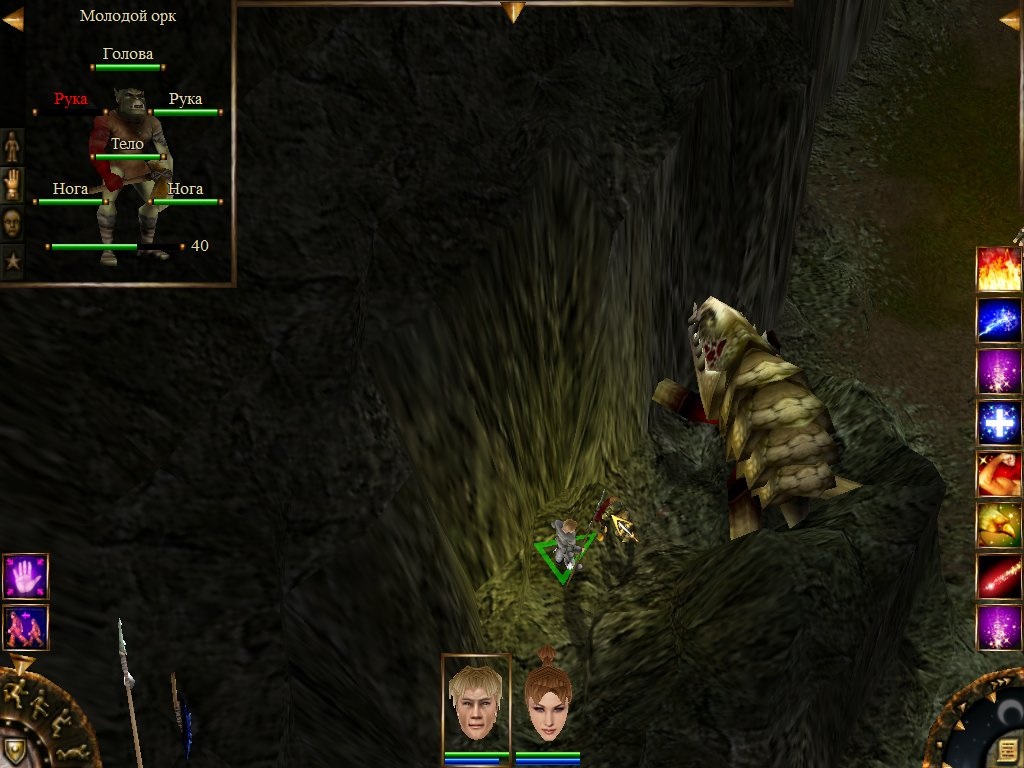Image resolution: width=1024 pixels, height=768 pixels.
Task: Use the flexing arm strength spell
Action: click(x=999, y=474)
